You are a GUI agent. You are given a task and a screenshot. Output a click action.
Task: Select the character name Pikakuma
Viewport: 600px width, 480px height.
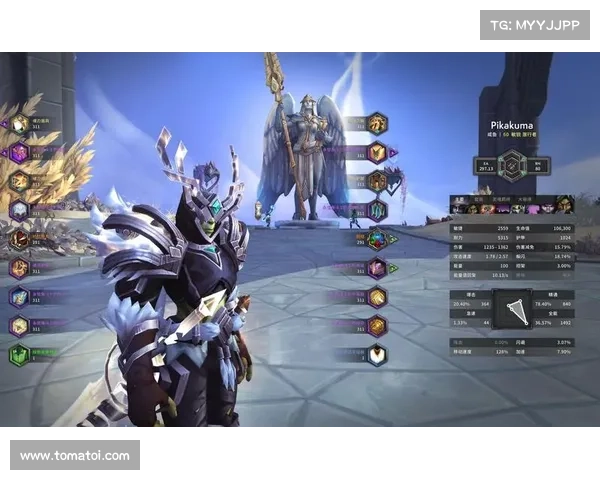[x=512, y=127]
